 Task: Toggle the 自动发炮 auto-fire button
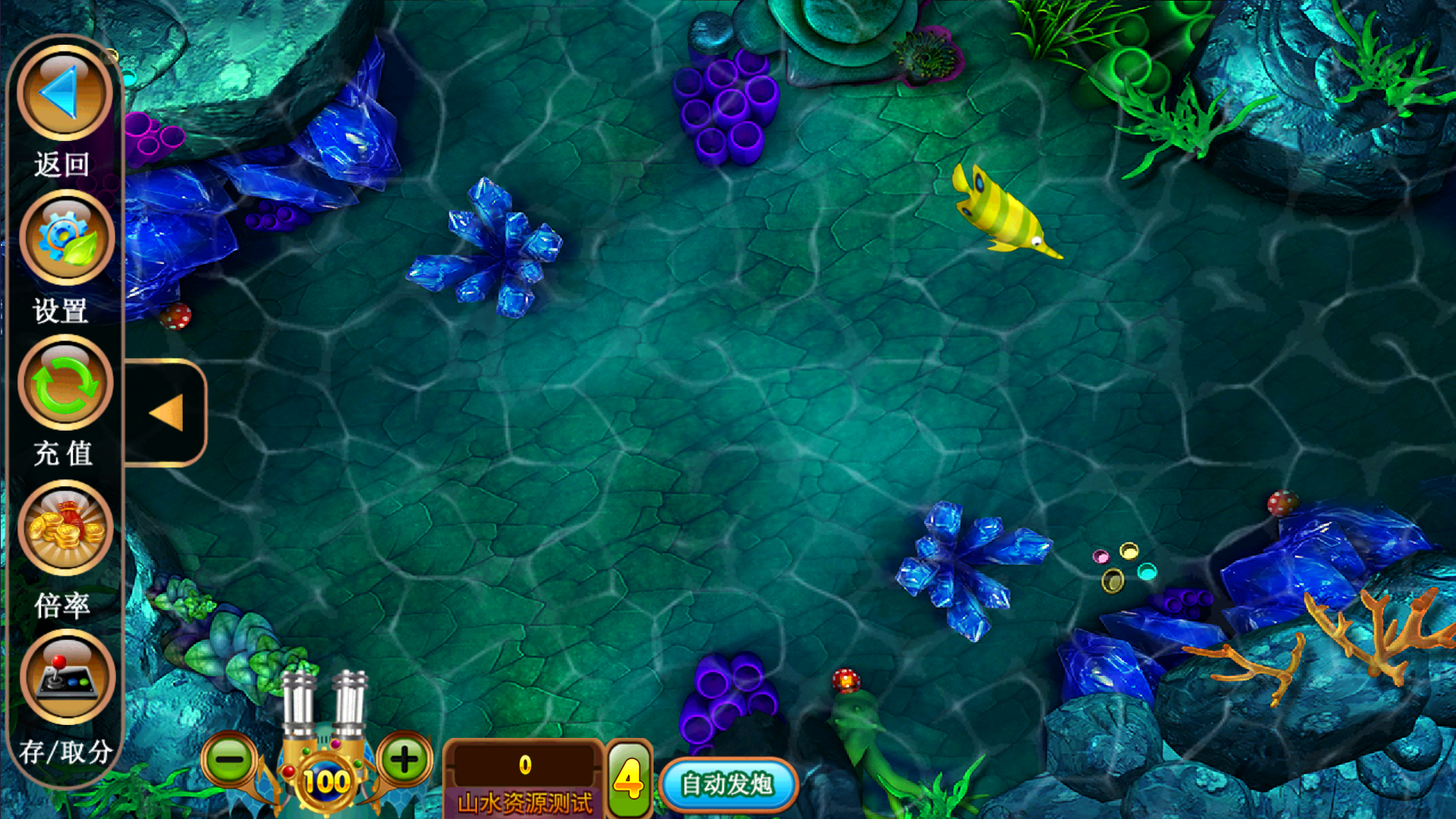[727, 784]
